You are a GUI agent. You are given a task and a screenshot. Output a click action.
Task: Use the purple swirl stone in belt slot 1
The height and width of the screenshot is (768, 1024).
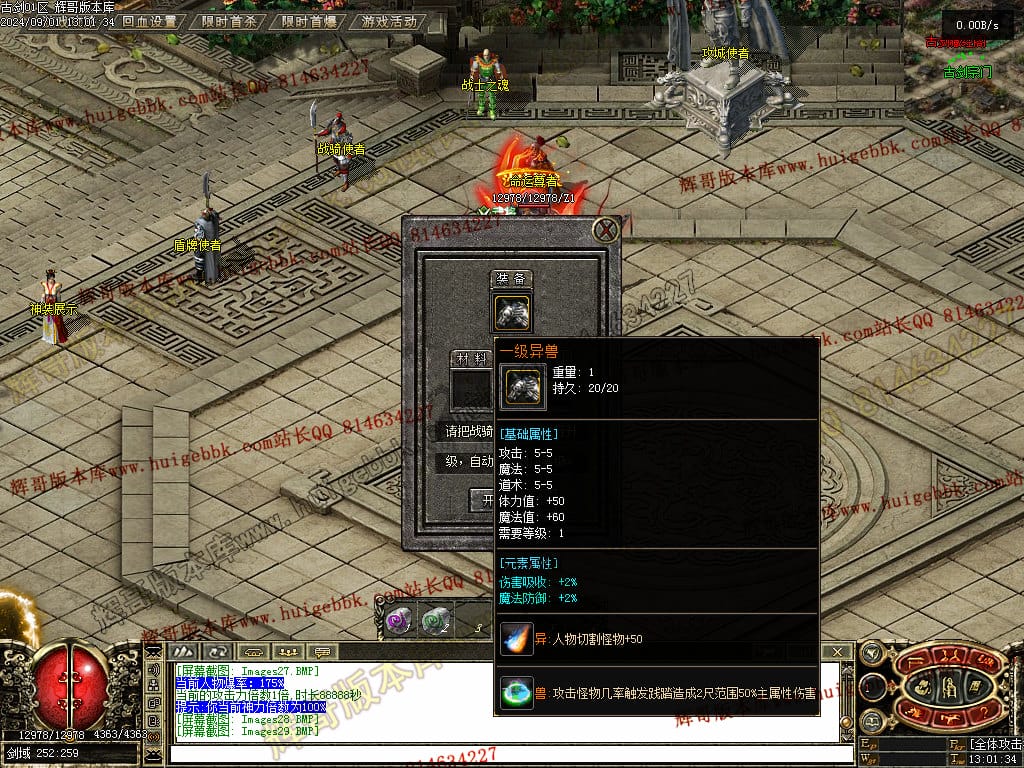398,621
